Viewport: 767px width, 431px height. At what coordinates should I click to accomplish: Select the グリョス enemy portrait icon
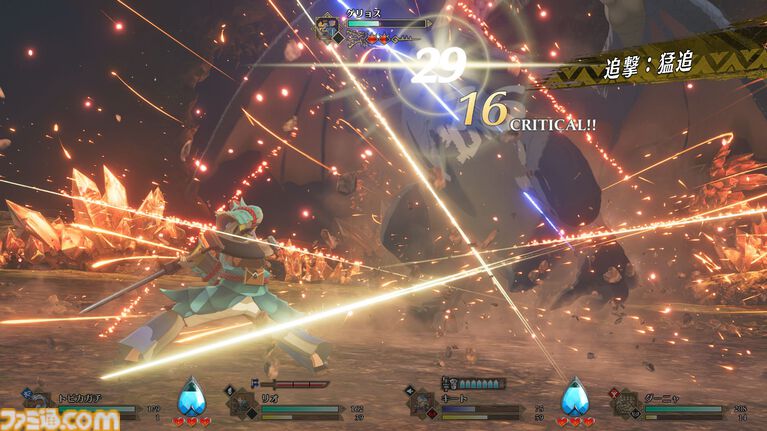pyautogui.click(x=328, y=29)
